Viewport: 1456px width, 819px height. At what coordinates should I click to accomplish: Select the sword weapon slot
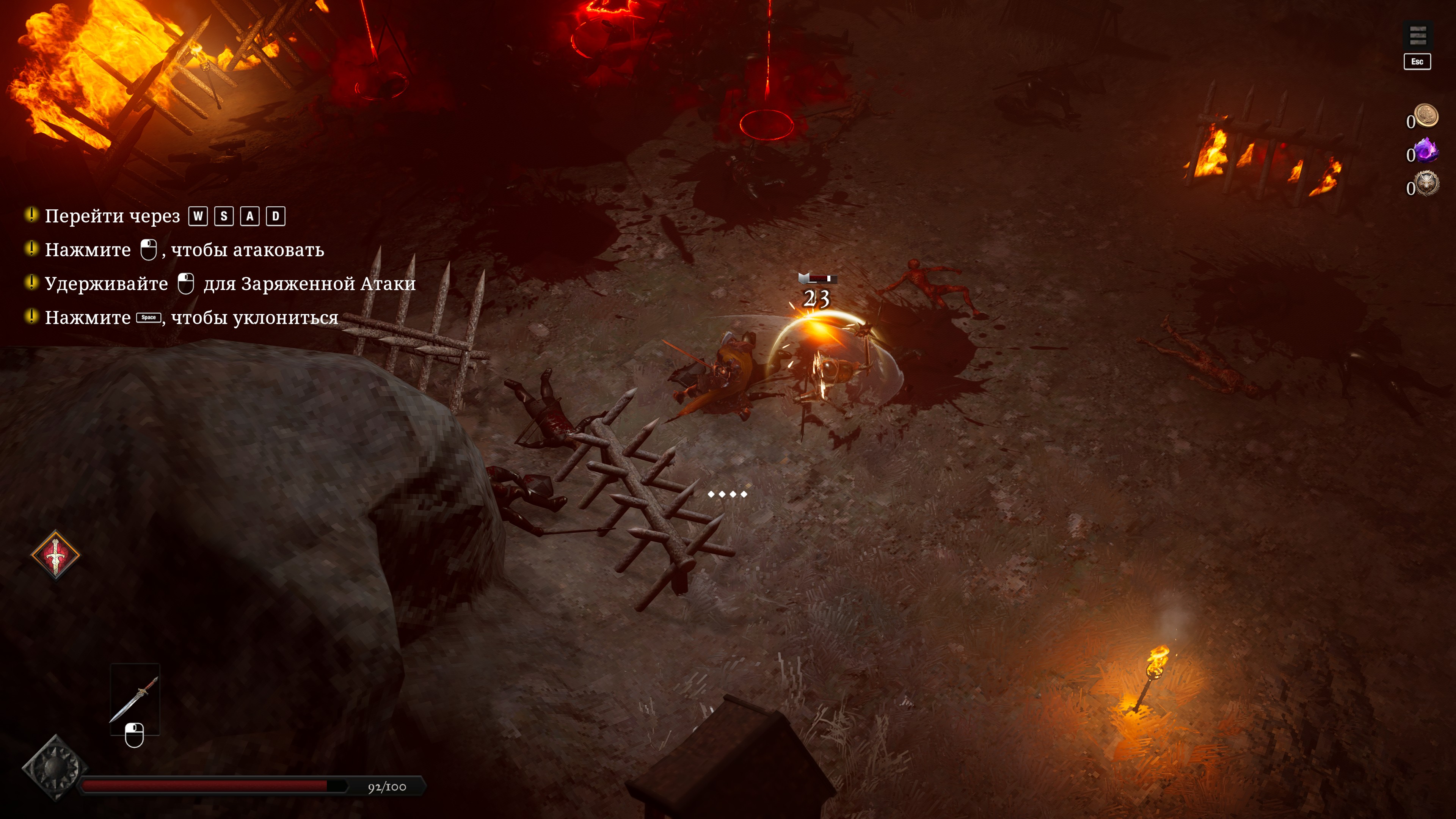point(135,698)
